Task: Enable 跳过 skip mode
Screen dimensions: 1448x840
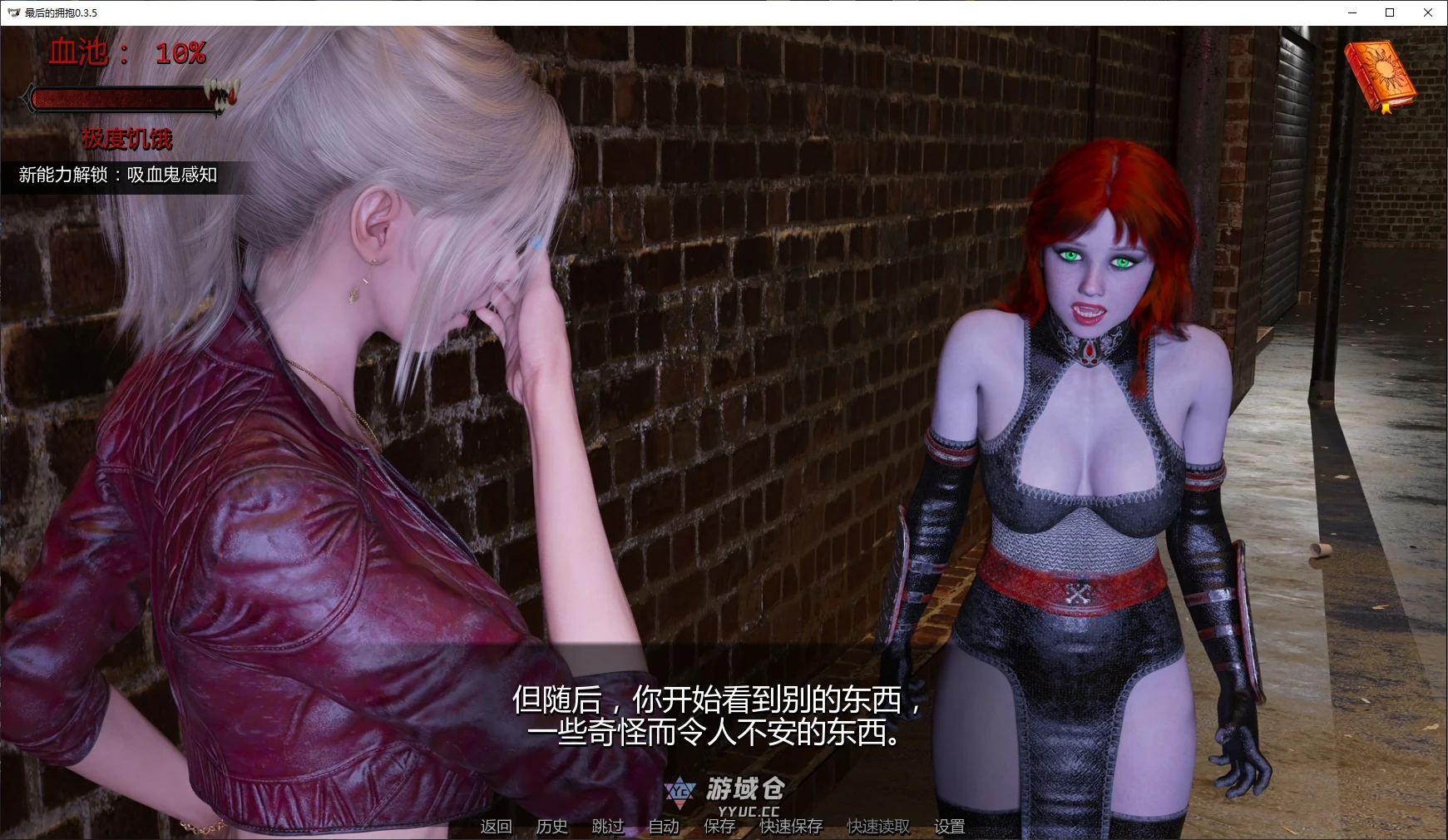Action: pos(607,826)
